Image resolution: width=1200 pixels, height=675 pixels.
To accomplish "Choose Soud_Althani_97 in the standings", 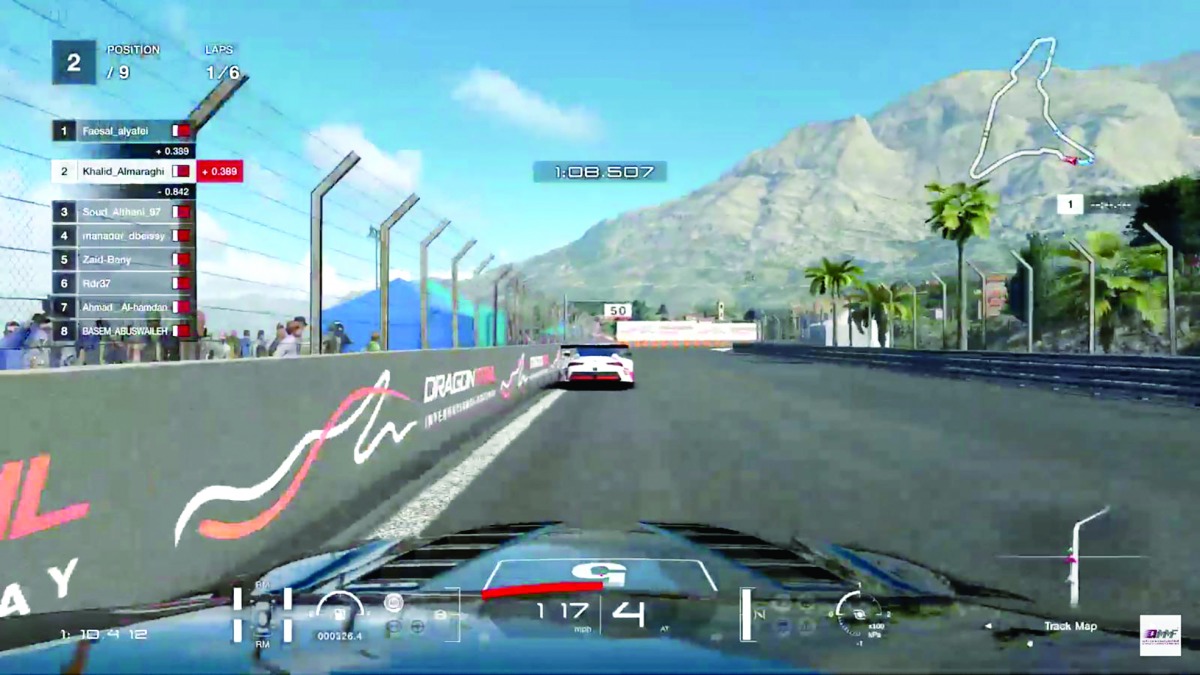I will point(122,212).
